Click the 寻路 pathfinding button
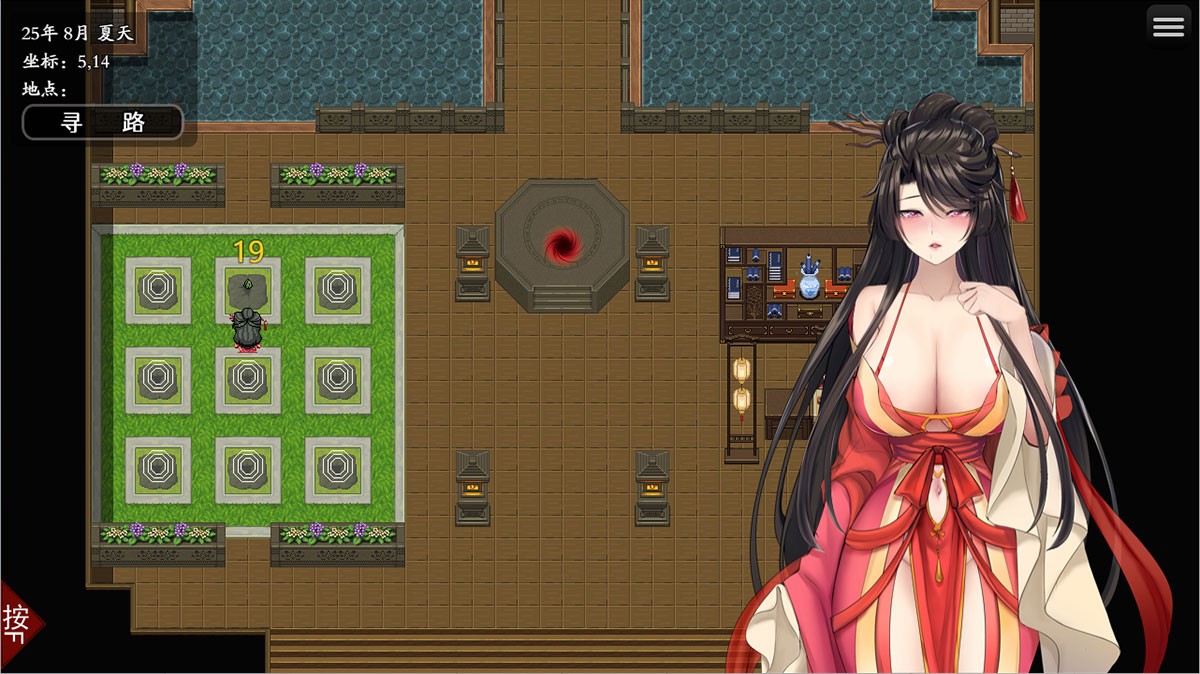 point(103,122)
